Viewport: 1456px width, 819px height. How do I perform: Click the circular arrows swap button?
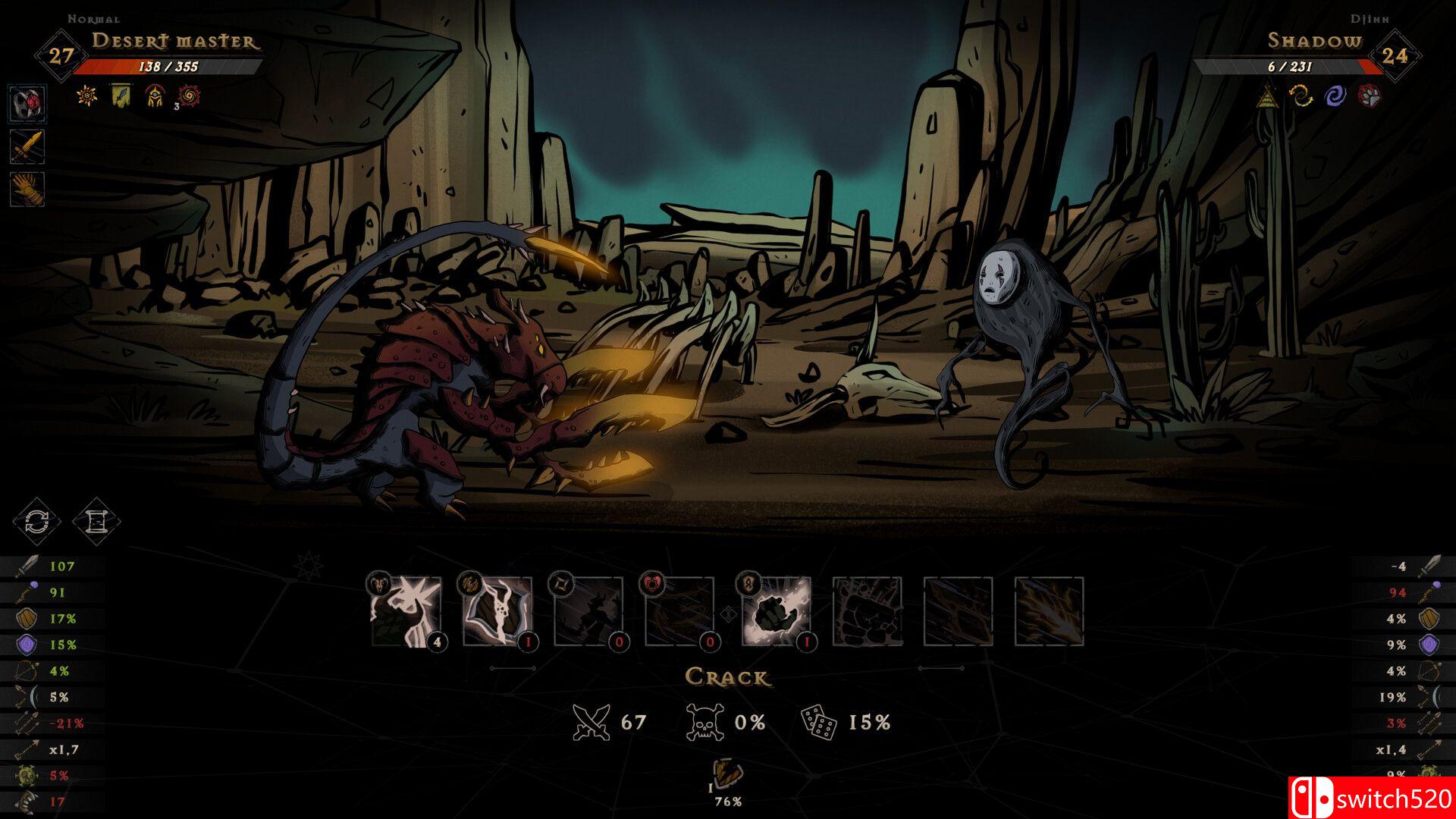point(36,522)
